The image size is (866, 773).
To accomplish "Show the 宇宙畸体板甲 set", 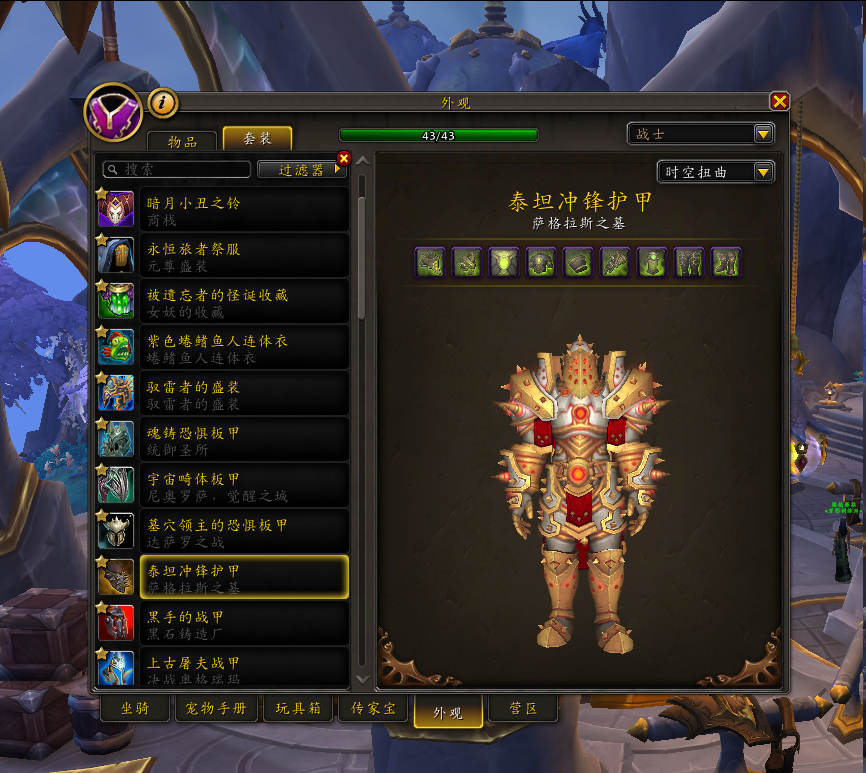I will pyautogui.click(x=222, y=485).
